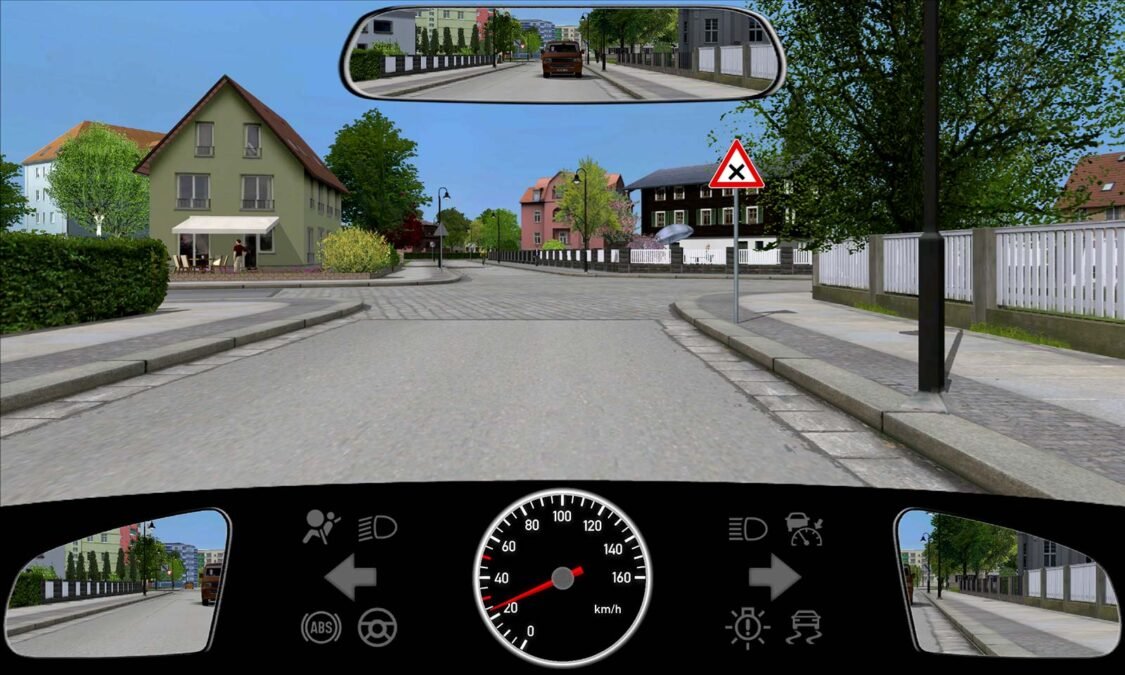Click the ABS warning light

coord(321,627)
